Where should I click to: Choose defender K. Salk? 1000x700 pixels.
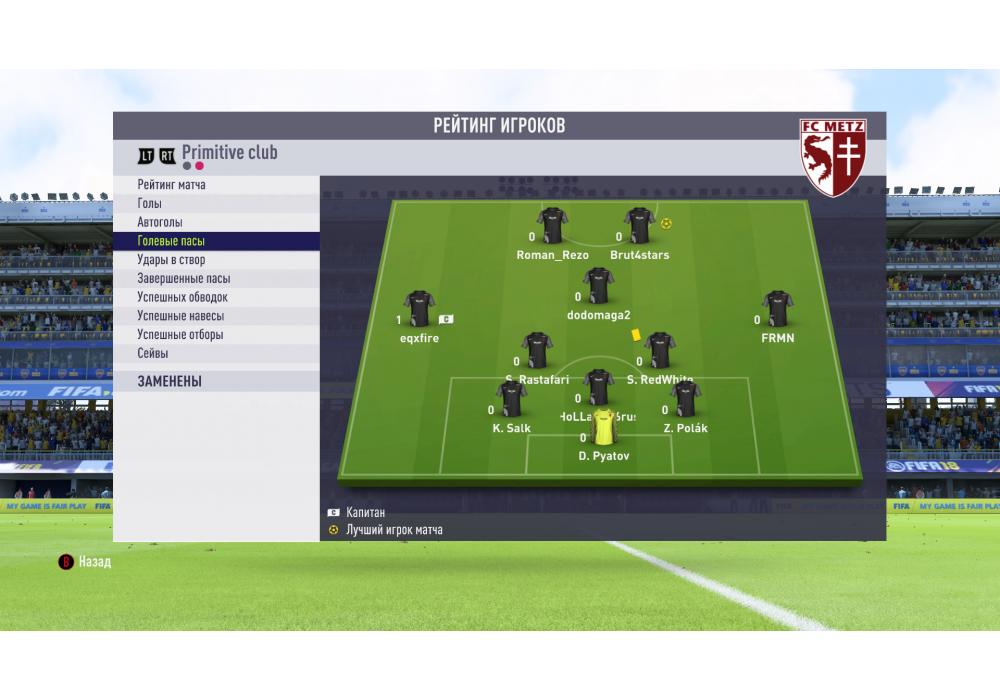click(x=511, y=400)
